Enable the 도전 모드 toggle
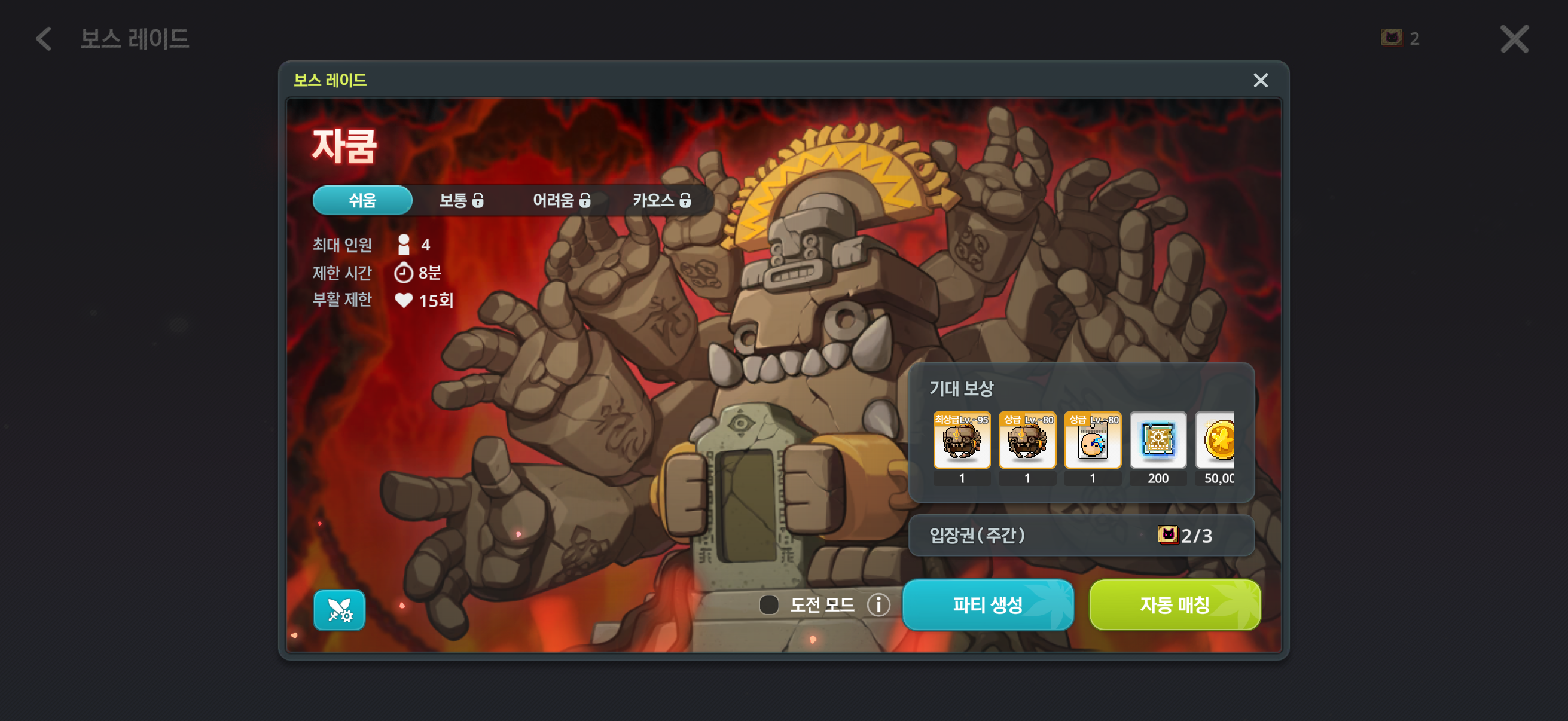Viewport: 1568px width, 721px height. coord(770,604)
